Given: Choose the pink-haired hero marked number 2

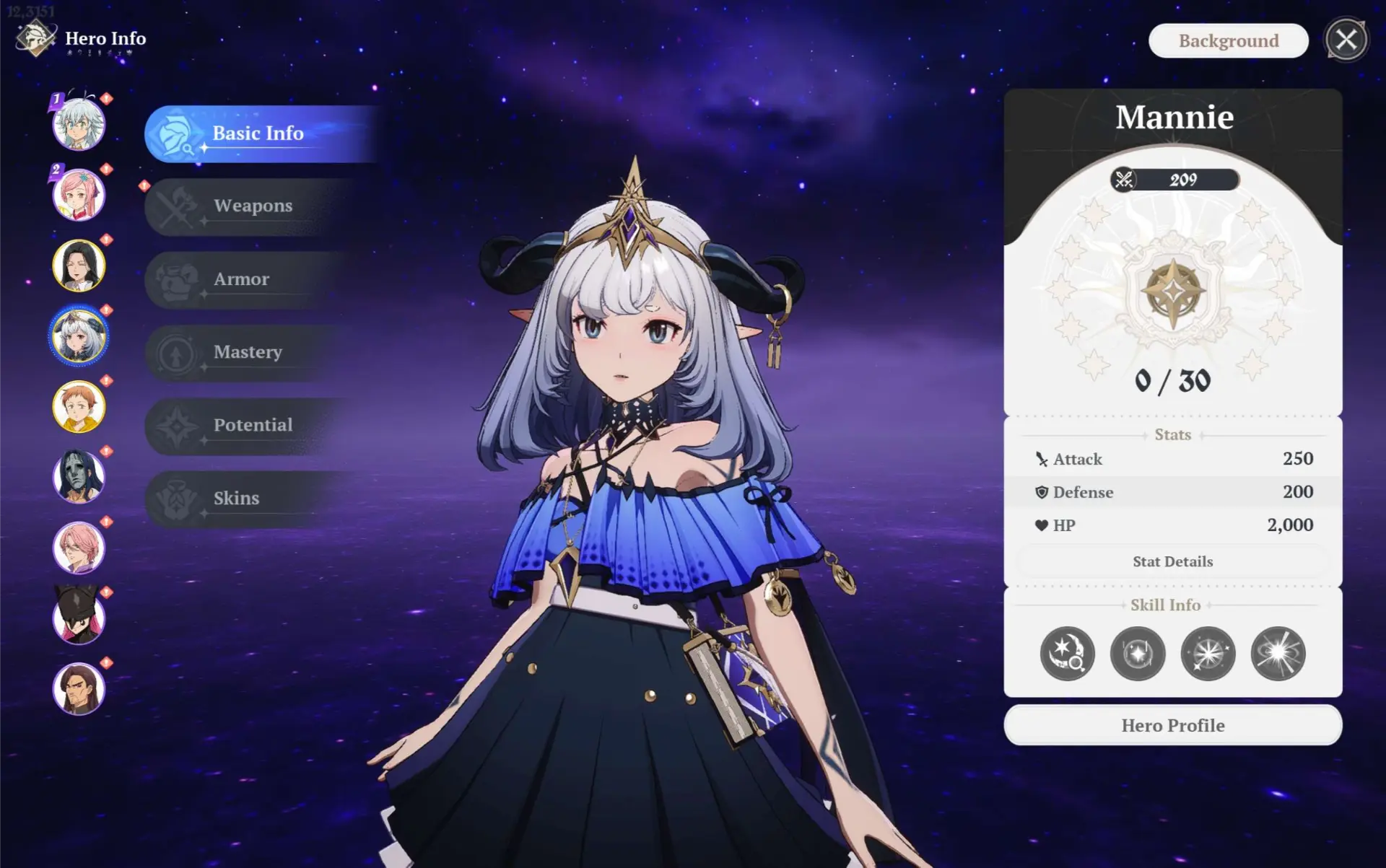Looking at the screenshot, I should 79,195.
